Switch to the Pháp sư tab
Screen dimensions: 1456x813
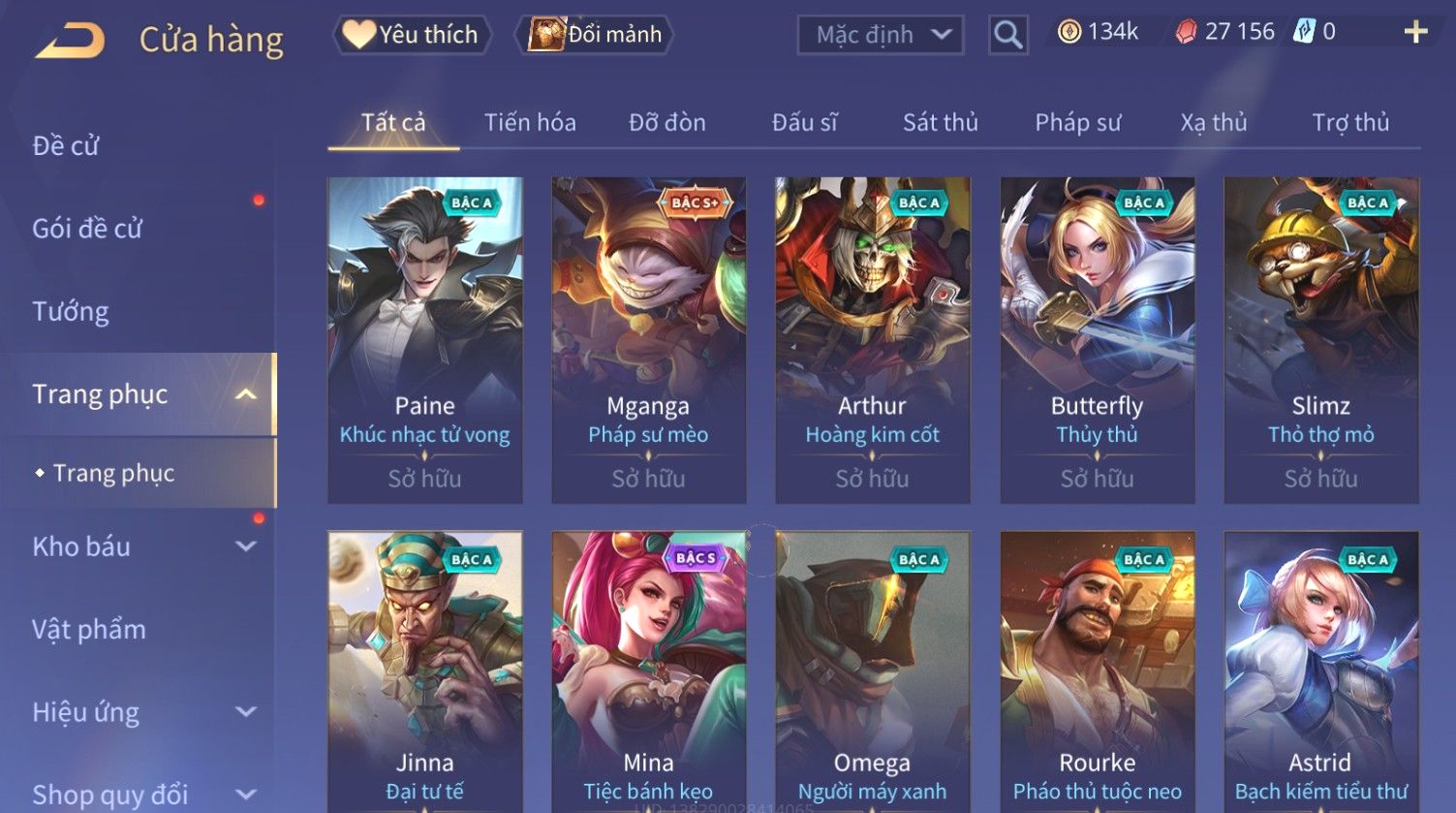pos(1077,123)
